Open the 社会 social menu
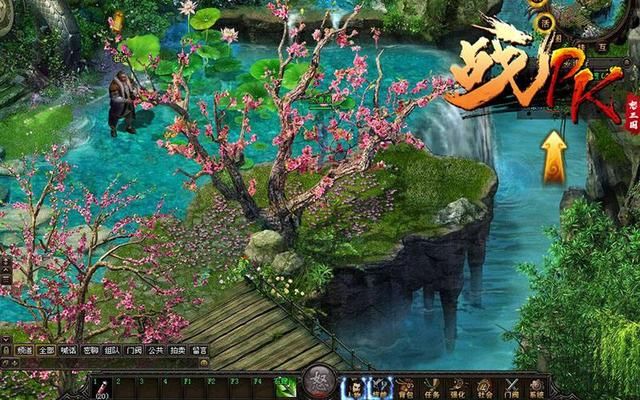This screenshot has width=640, height=400. tap(484, 387)
